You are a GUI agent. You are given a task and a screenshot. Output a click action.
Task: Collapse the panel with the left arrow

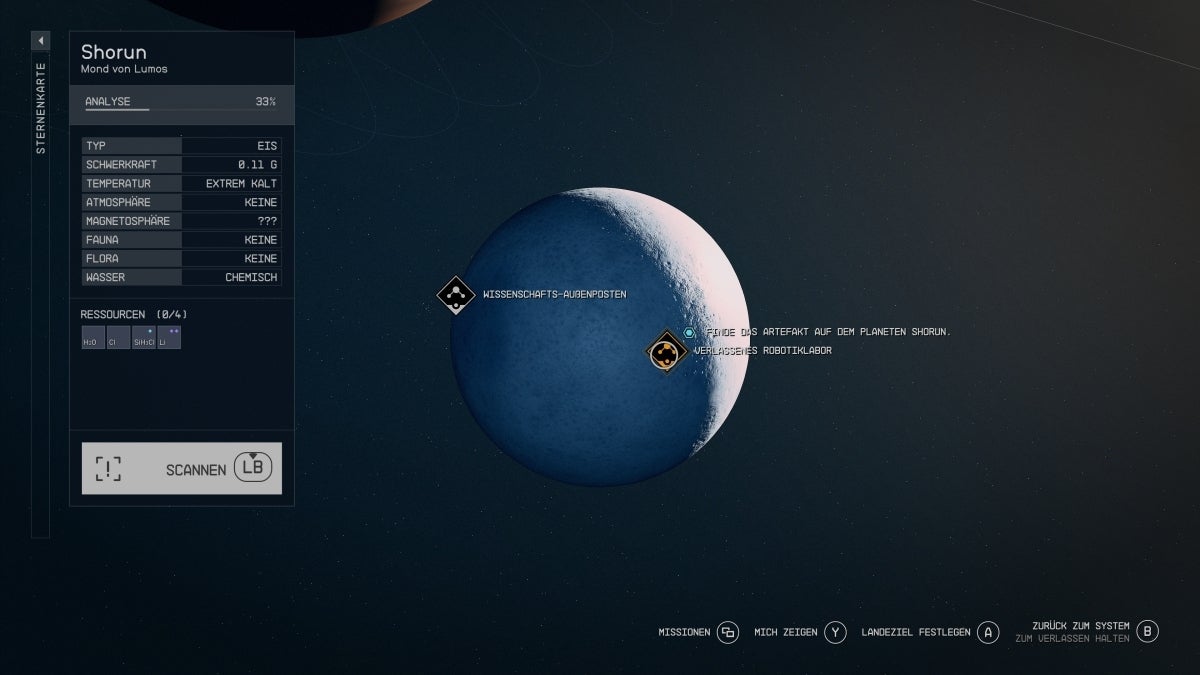(41, 40)
